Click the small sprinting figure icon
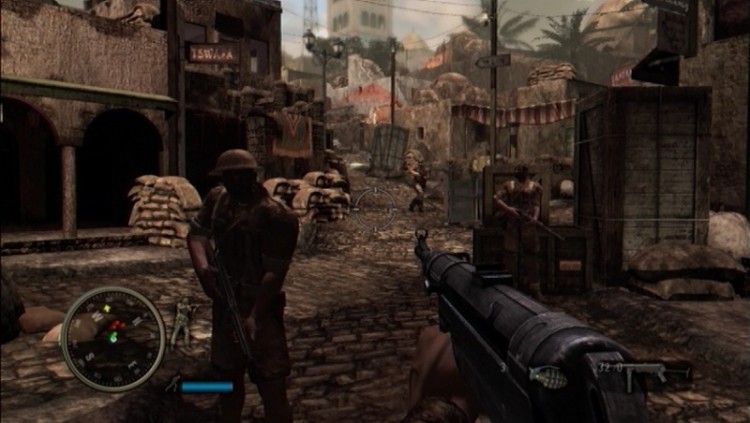Image resolution: width=750 pixels, height=423 pixels. tap(172, 384)
